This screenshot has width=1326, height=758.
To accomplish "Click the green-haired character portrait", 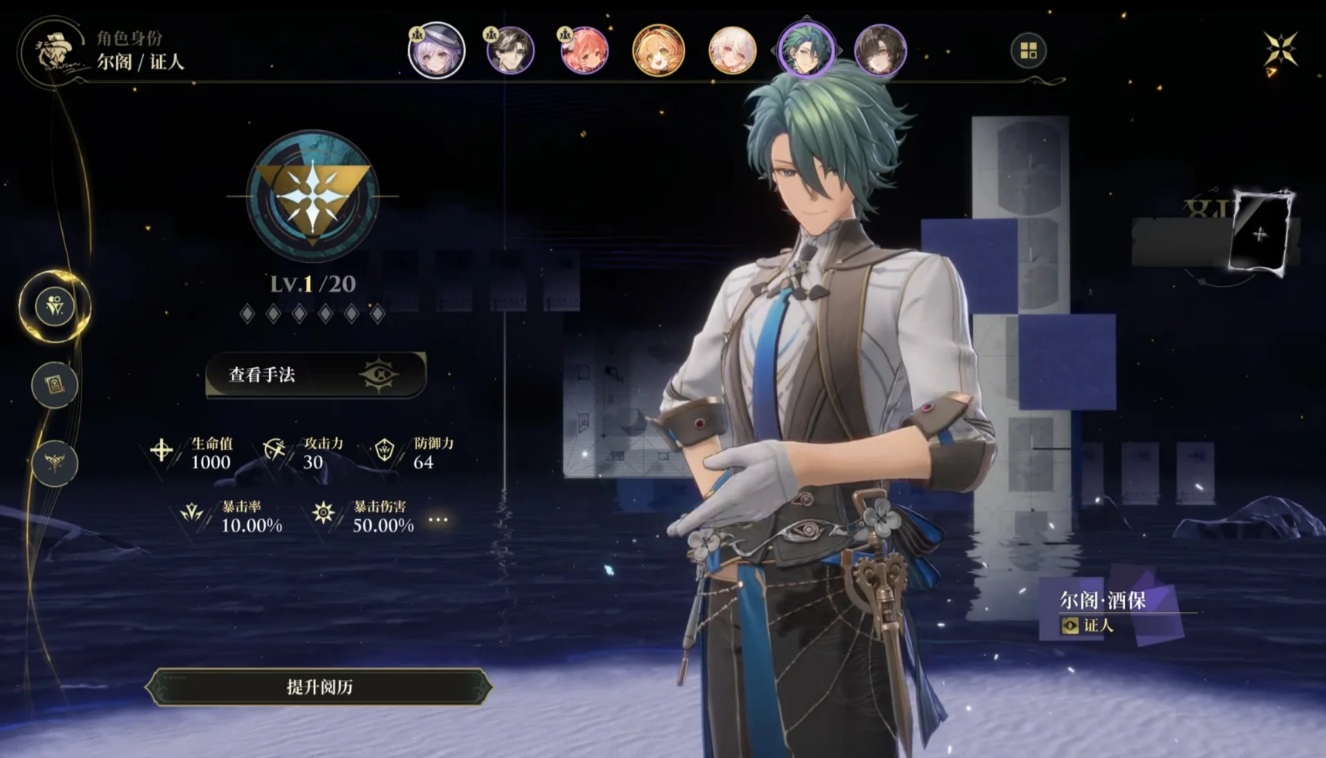I will [x=806, y=51].
